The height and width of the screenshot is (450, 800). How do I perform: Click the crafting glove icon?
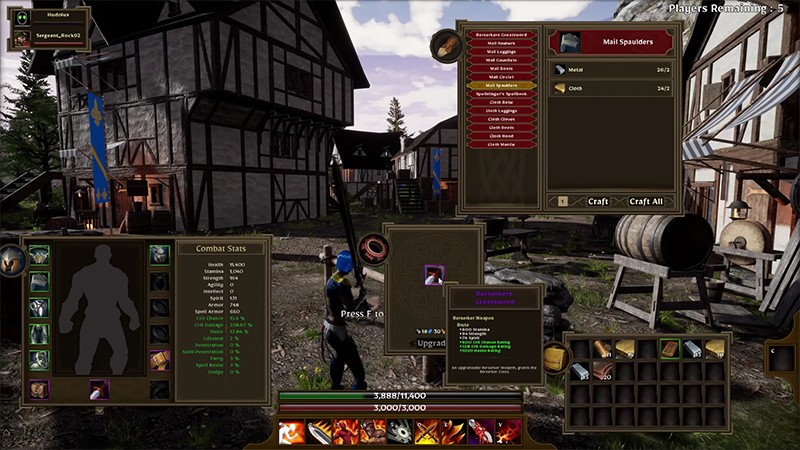click(x=446, y=45)
